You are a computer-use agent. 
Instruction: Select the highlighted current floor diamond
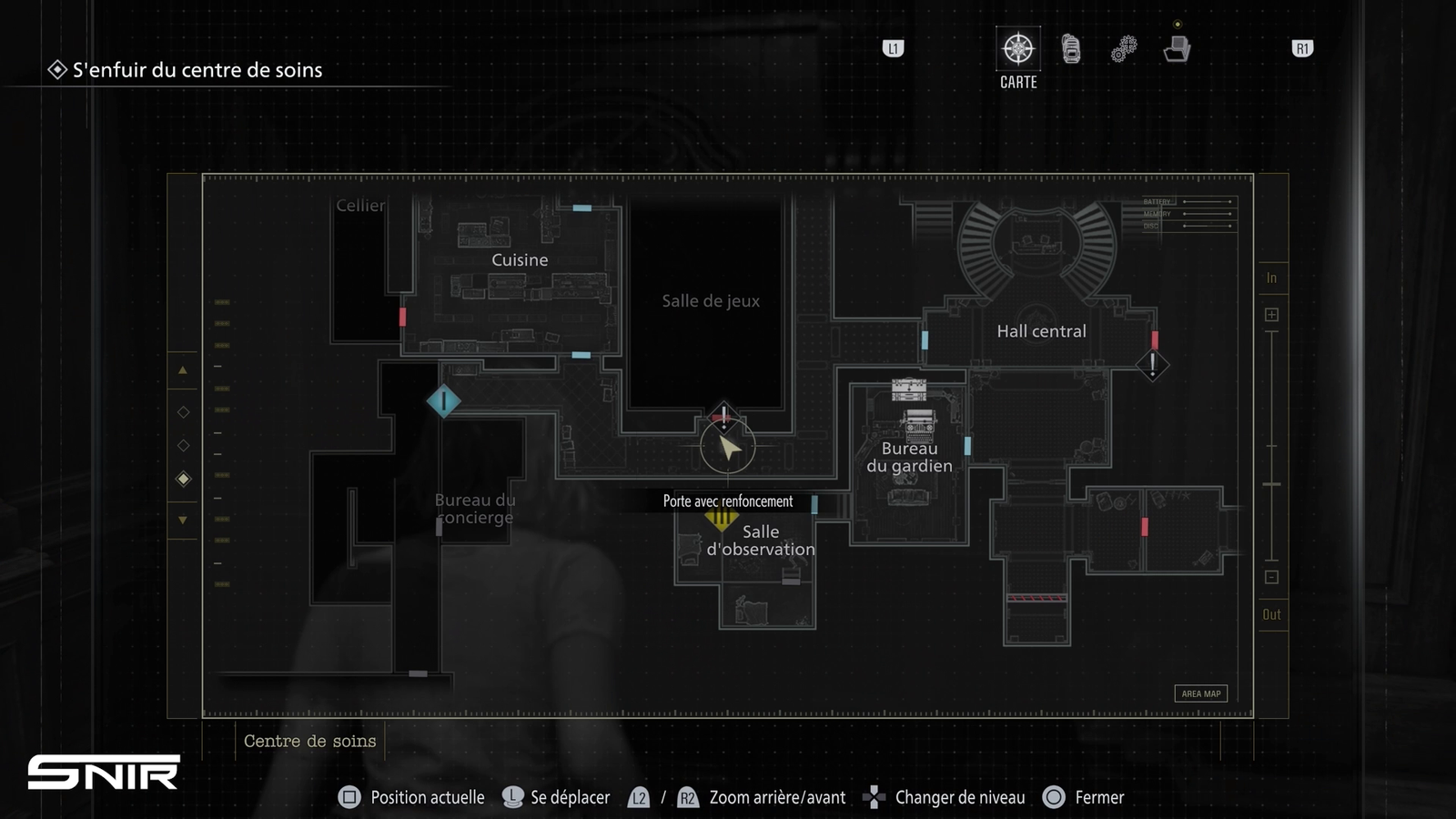pos(183,479)
